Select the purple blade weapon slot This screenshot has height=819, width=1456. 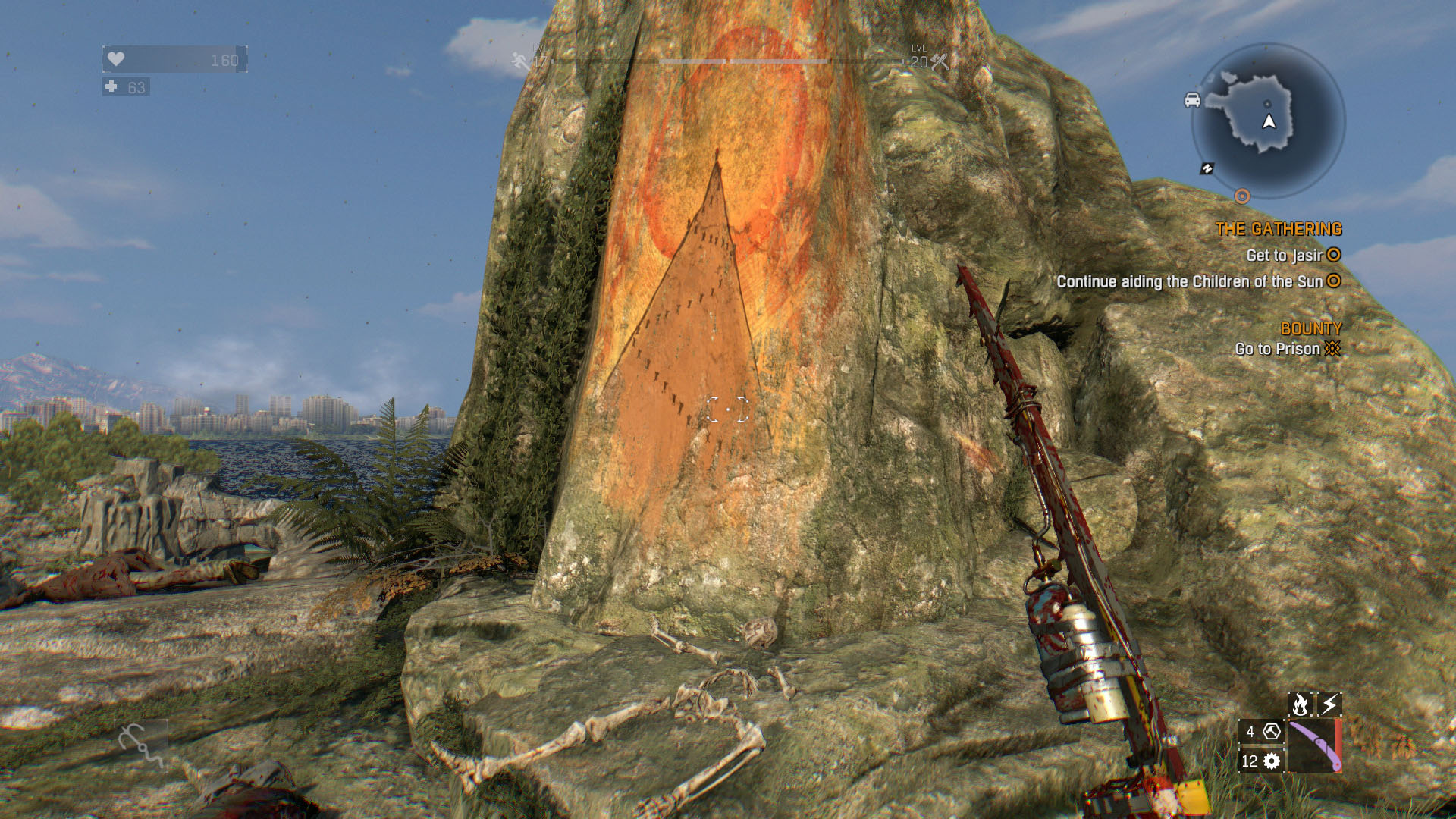tap(1314, 746)
